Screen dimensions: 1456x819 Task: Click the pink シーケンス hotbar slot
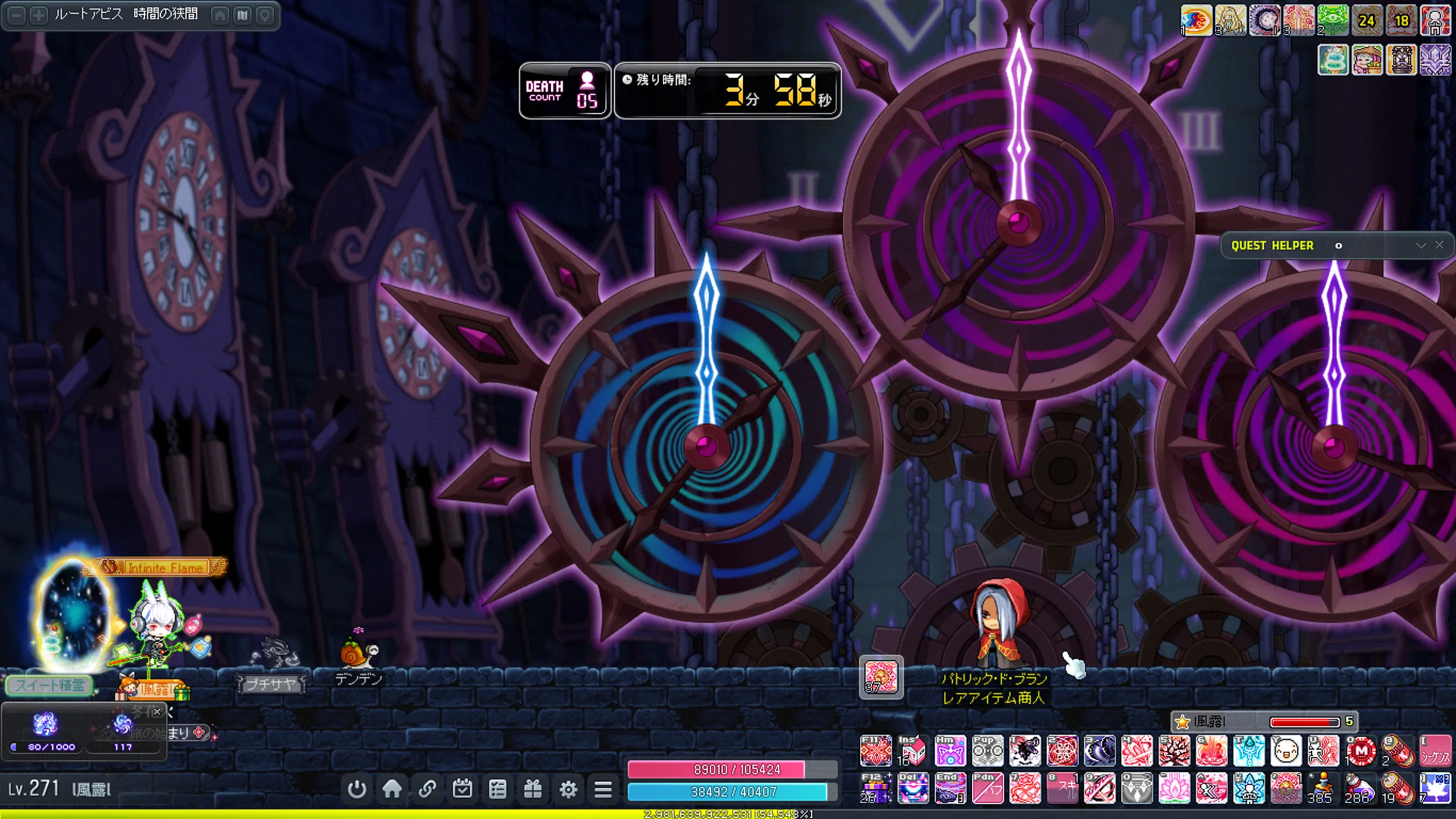[1435, 751]
